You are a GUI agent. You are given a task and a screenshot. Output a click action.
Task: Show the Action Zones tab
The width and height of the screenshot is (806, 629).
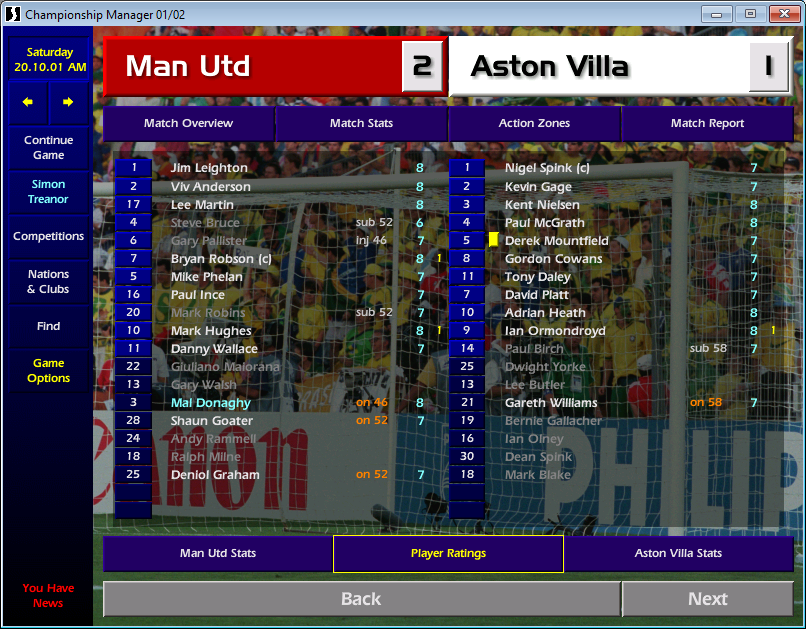tap(534, 123)
